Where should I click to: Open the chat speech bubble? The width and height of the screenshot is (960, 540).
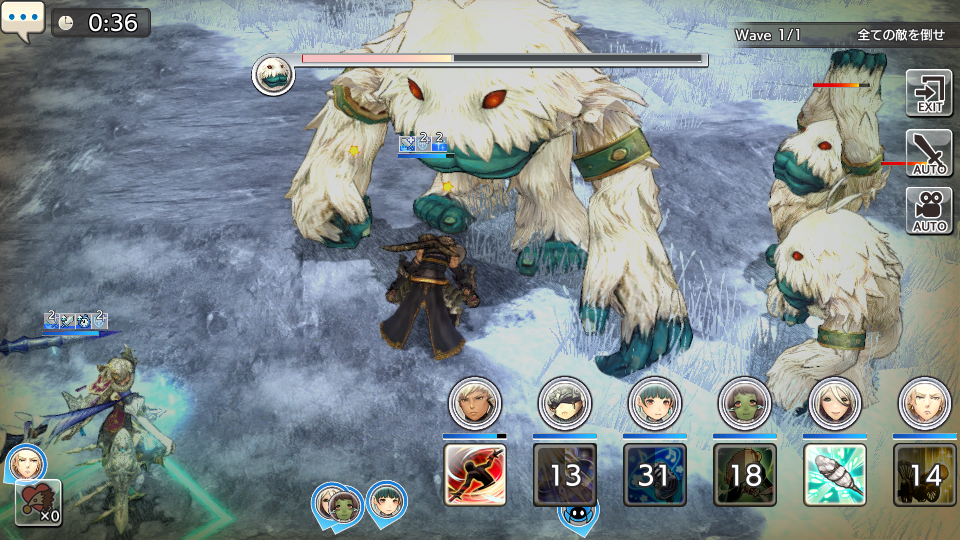click(x=22, y=21)
